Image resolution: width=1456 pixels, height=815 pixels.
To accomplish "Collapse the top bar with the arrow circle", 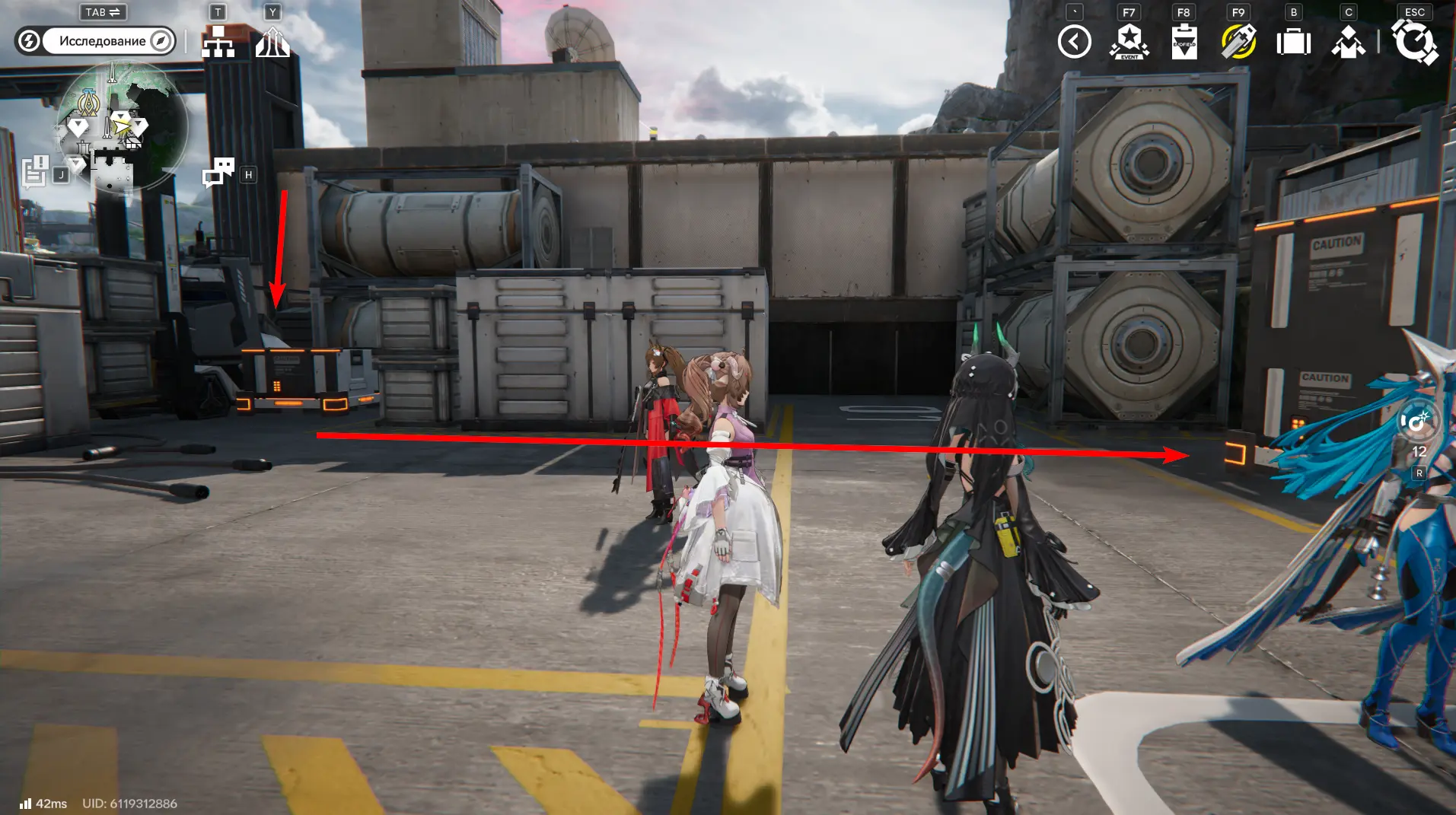I will 1074,42.
